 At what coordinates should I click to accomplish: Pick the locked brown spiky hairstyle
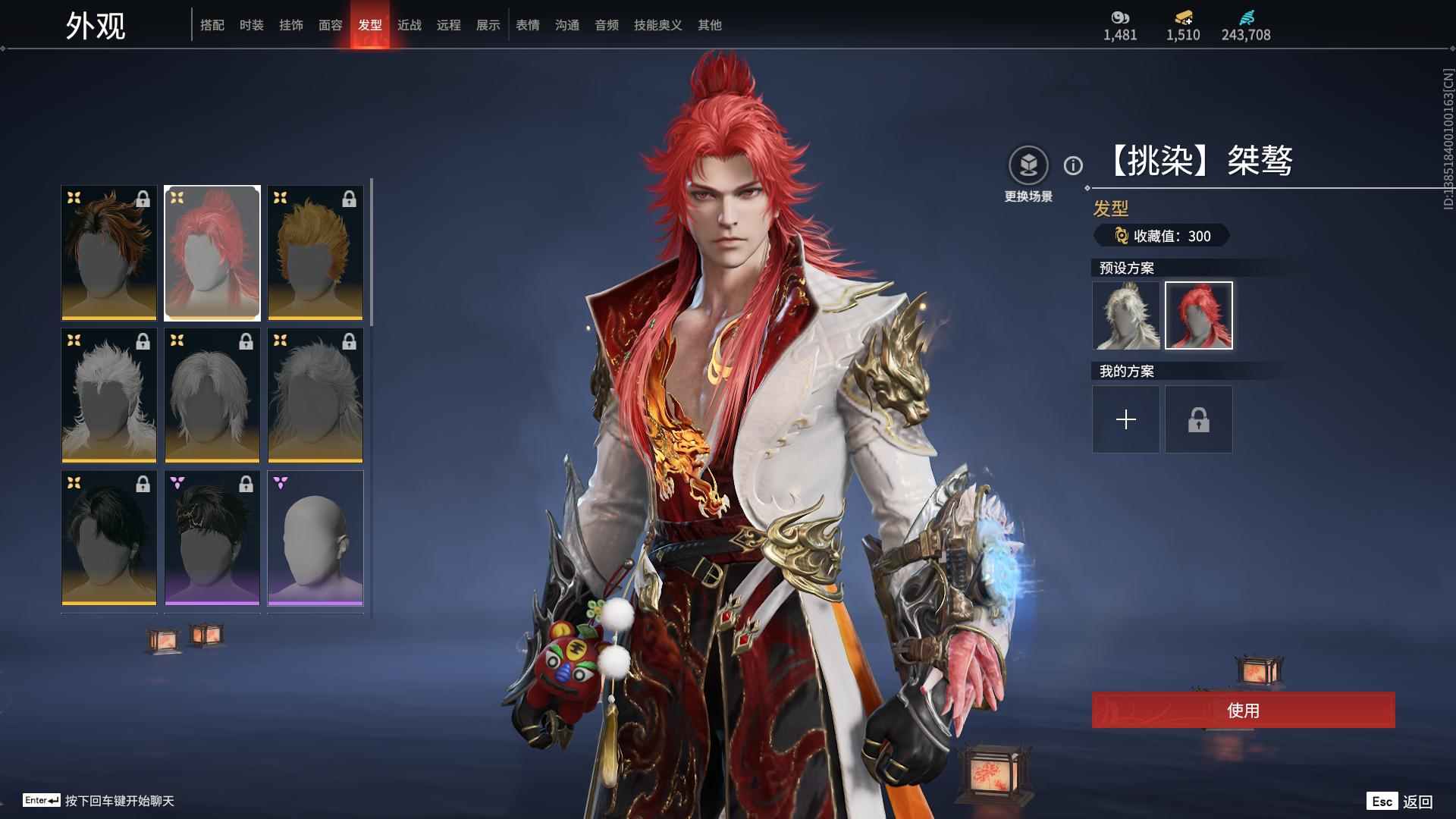pos(109,253)
